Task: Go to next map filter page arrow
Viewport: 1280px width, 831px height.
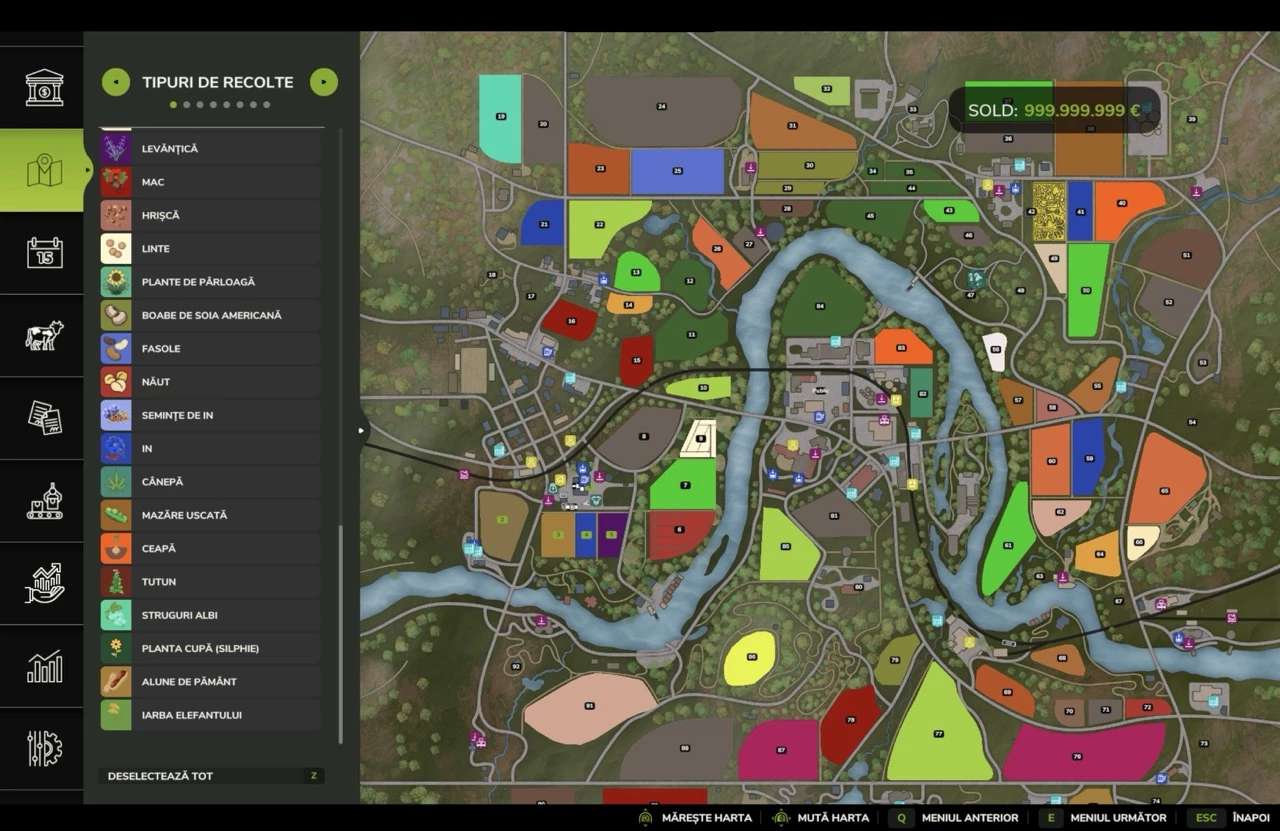Action: coord(324,82)
